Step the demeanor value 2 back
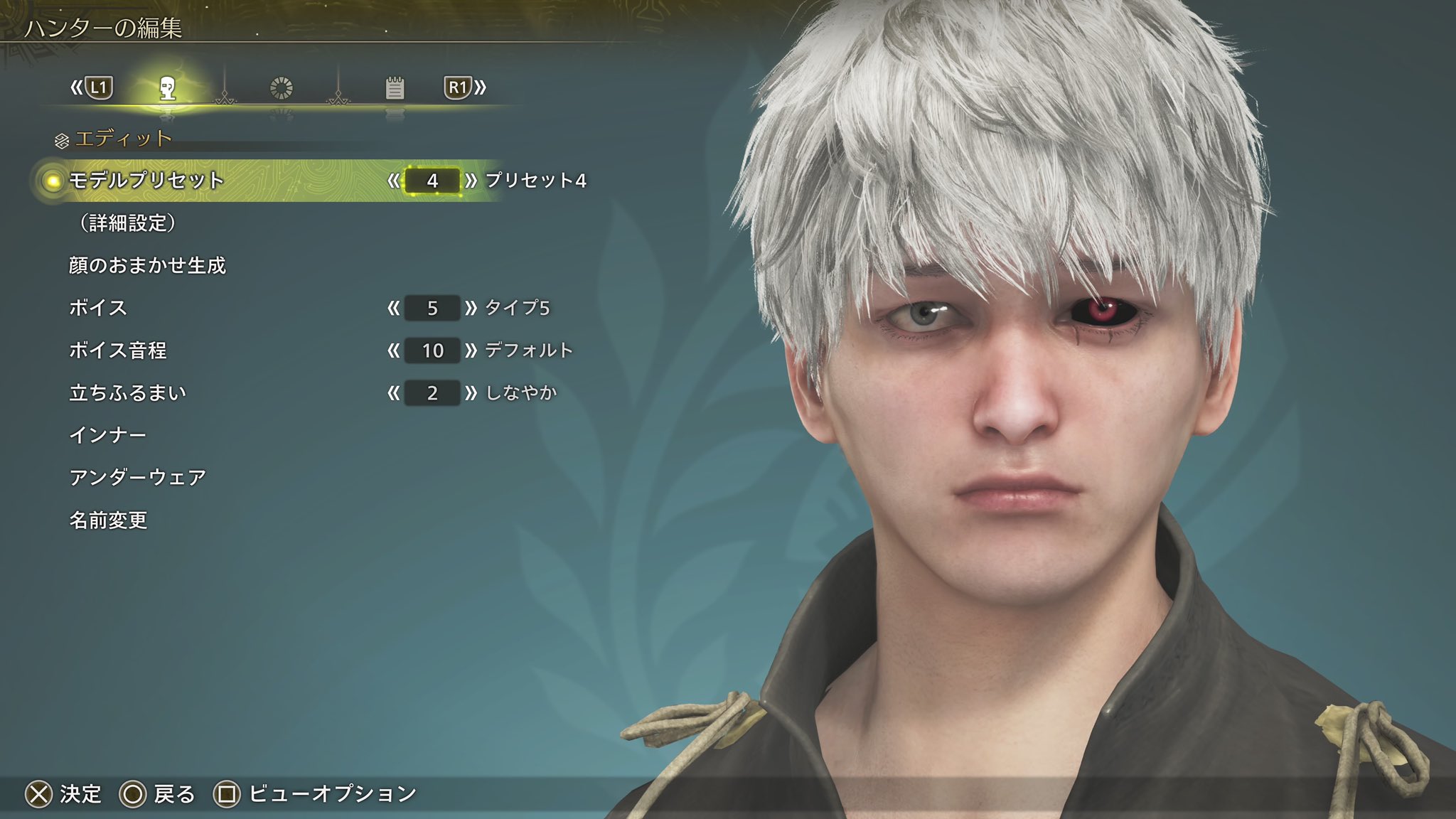 tap(393, 392)
